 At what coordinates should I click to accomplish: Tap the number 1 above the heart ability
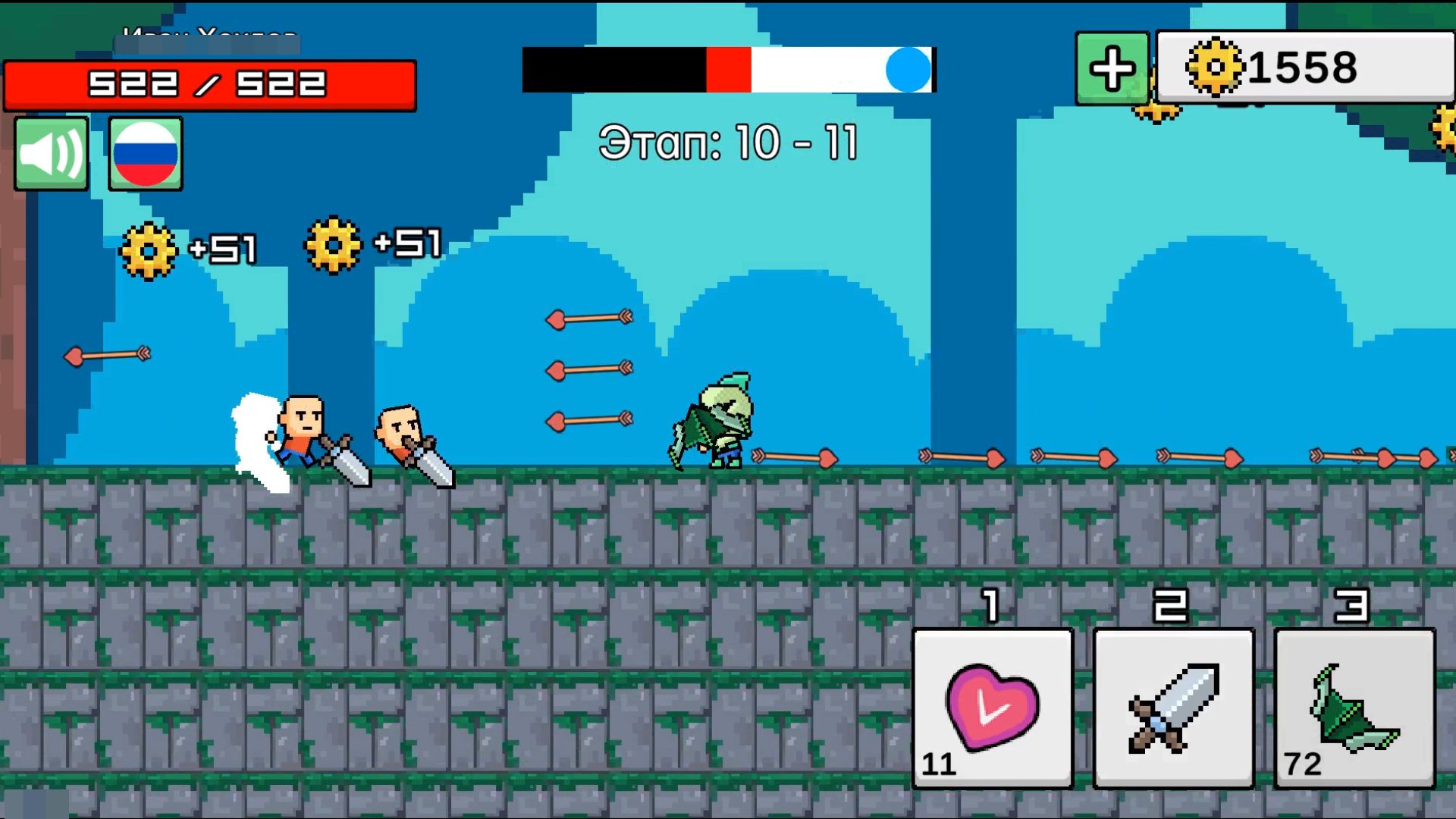point(990,607)
